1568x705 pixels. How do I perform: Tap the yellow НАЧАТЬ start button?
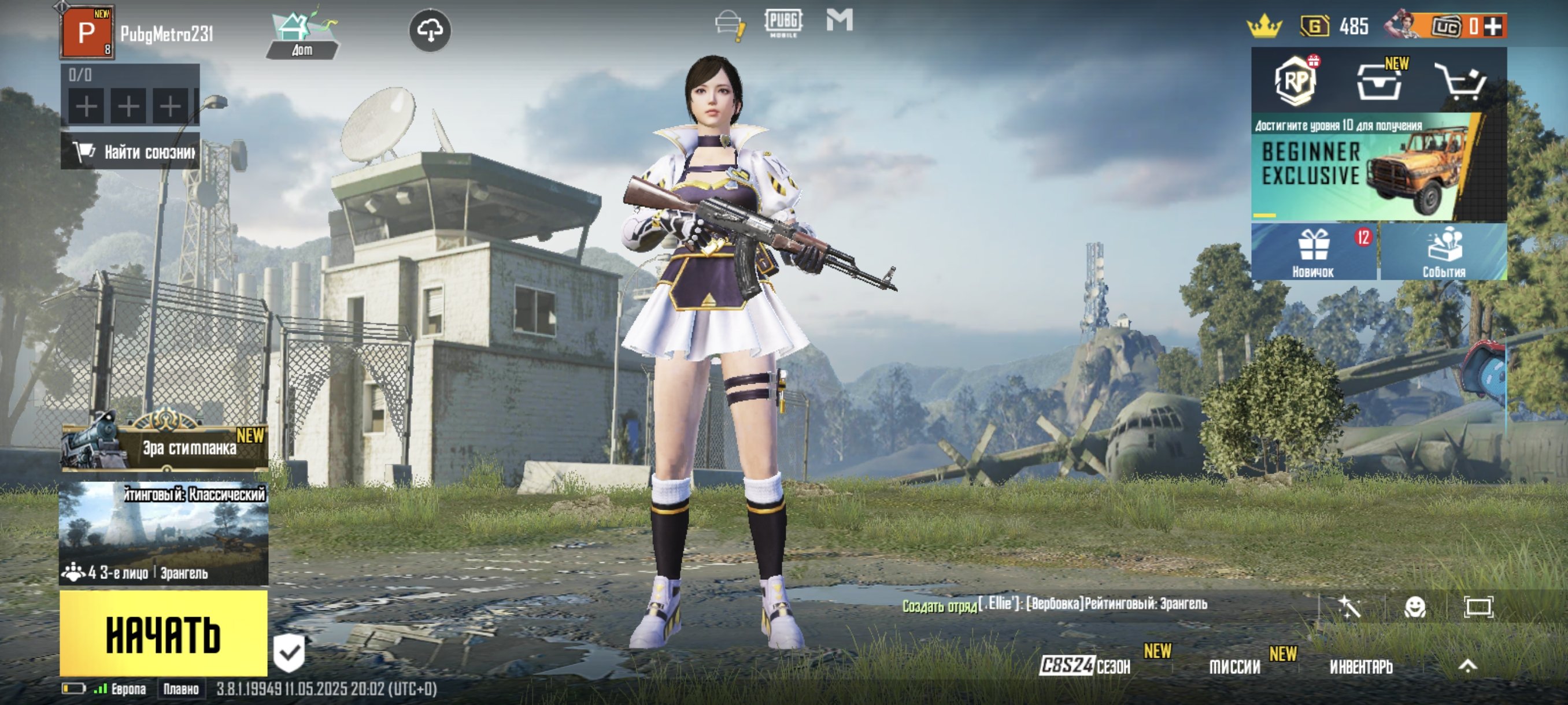point(163,633)
